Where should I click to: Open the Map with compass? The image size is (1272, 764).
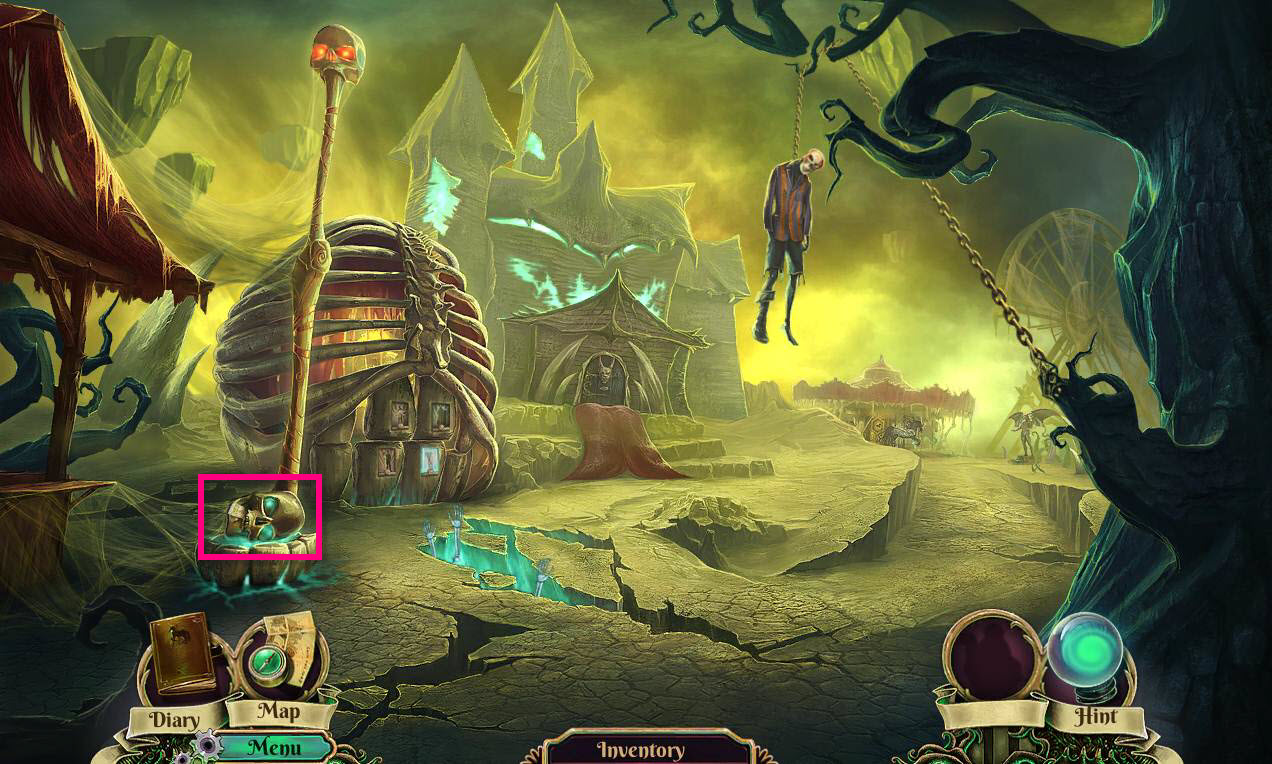point(278,660)
